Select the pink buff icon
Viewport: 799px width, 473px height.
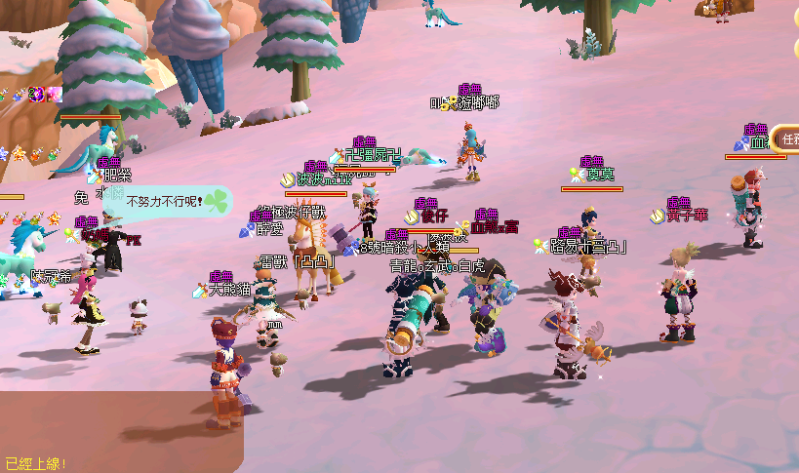pos(53,95)
